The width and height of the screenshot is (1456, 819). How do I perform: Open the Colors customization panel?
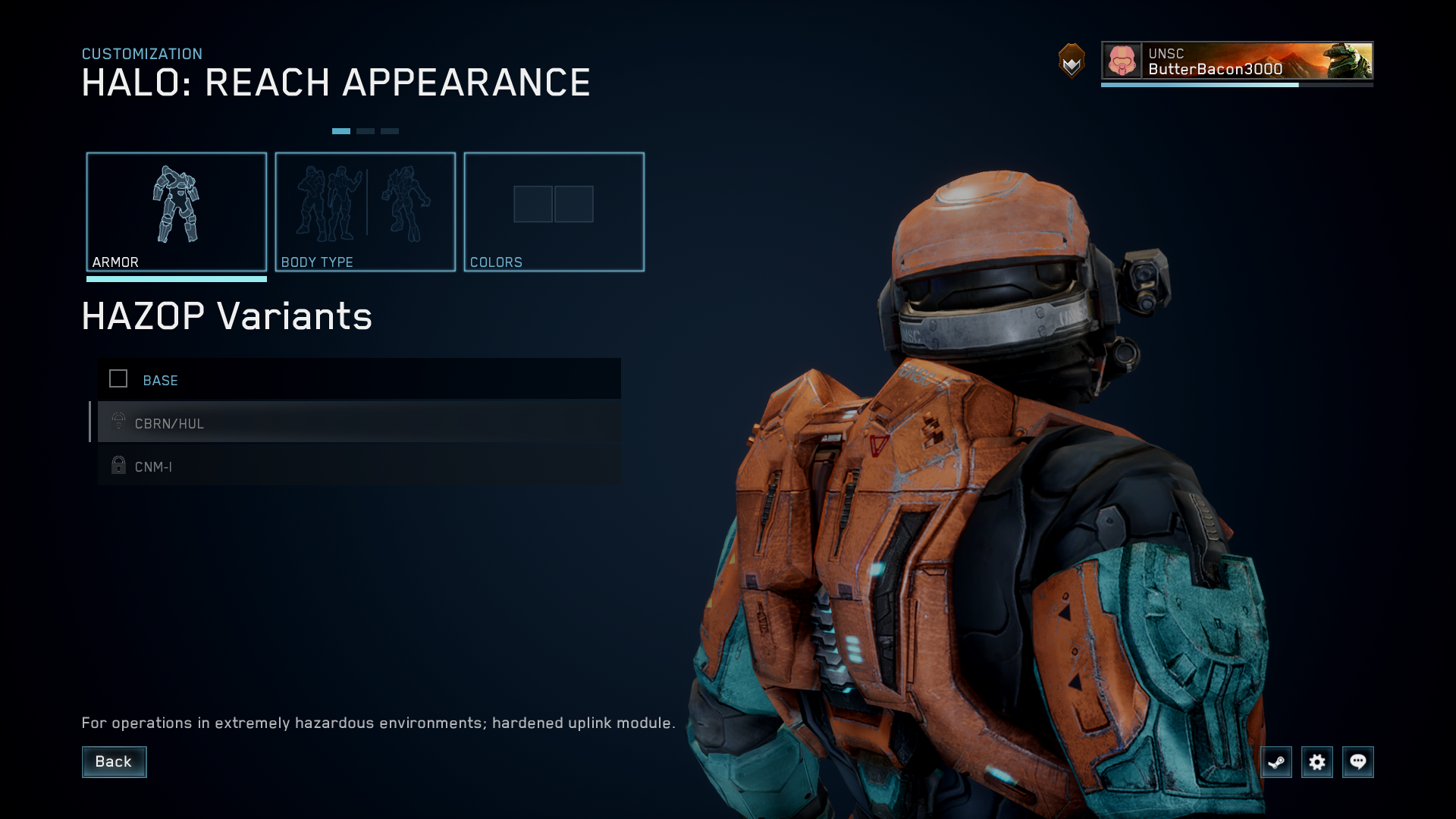click(x=554, y=211)
